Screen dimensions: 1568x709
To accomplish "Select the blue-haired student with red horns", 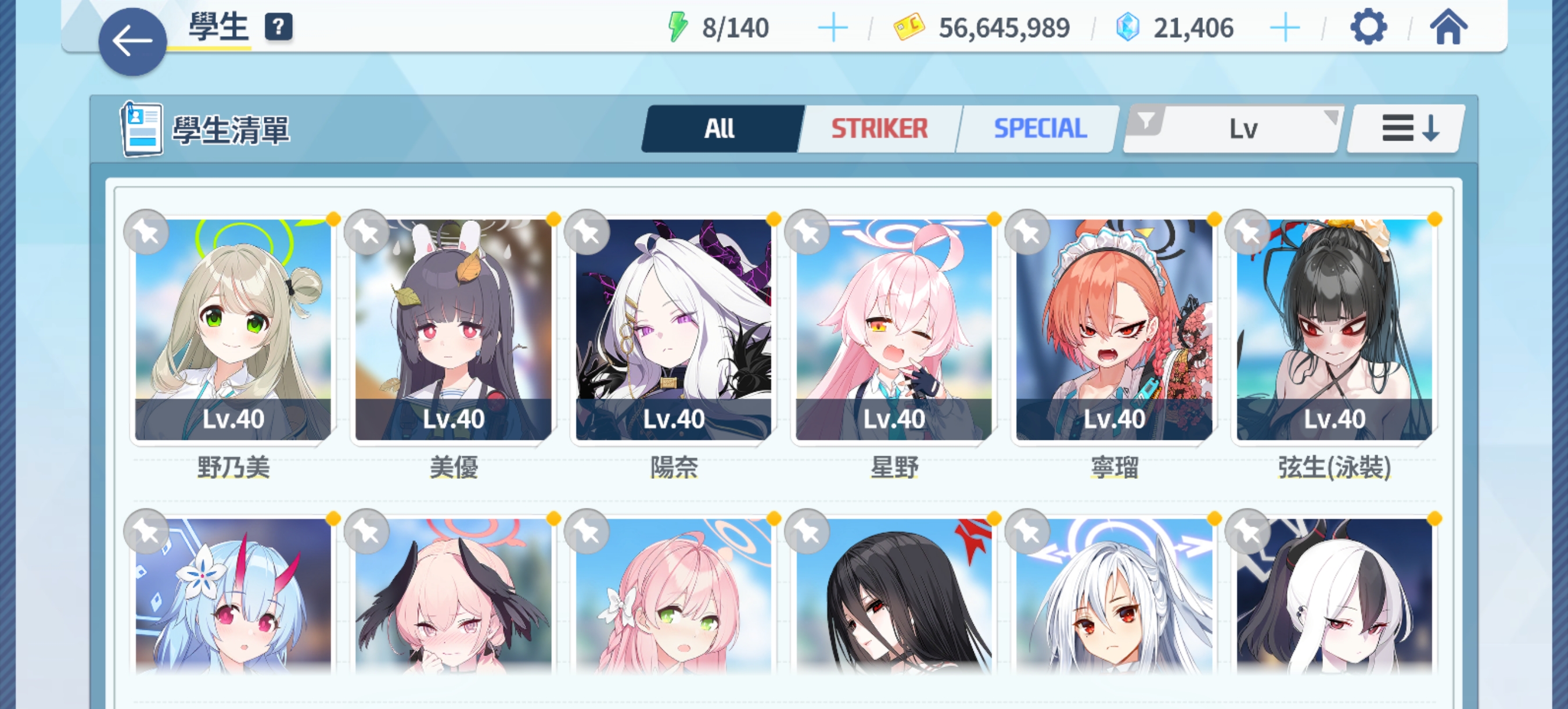I will click(233, 596).
